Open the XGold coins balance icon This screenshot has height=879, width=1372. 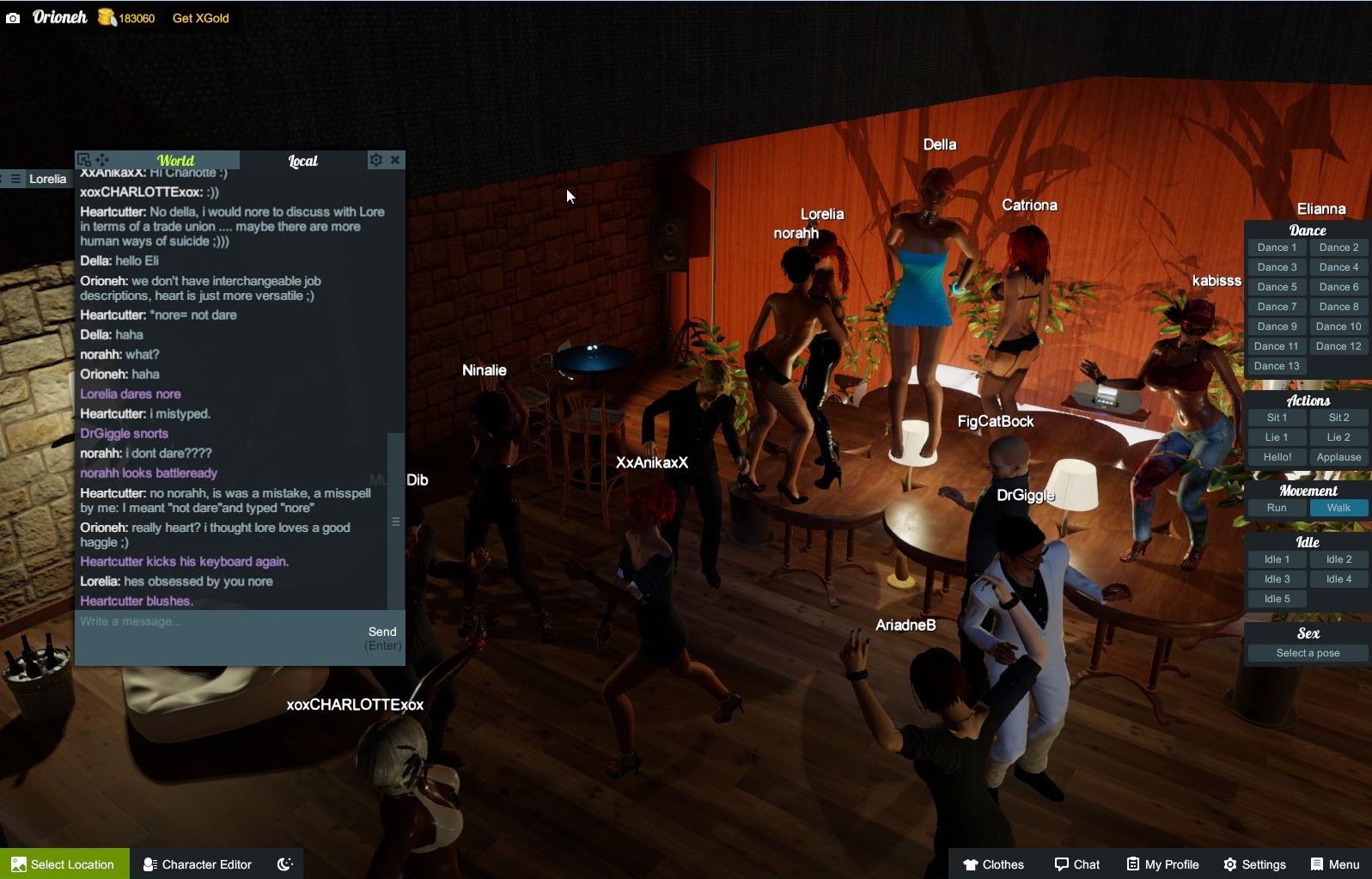coord(105,16)
